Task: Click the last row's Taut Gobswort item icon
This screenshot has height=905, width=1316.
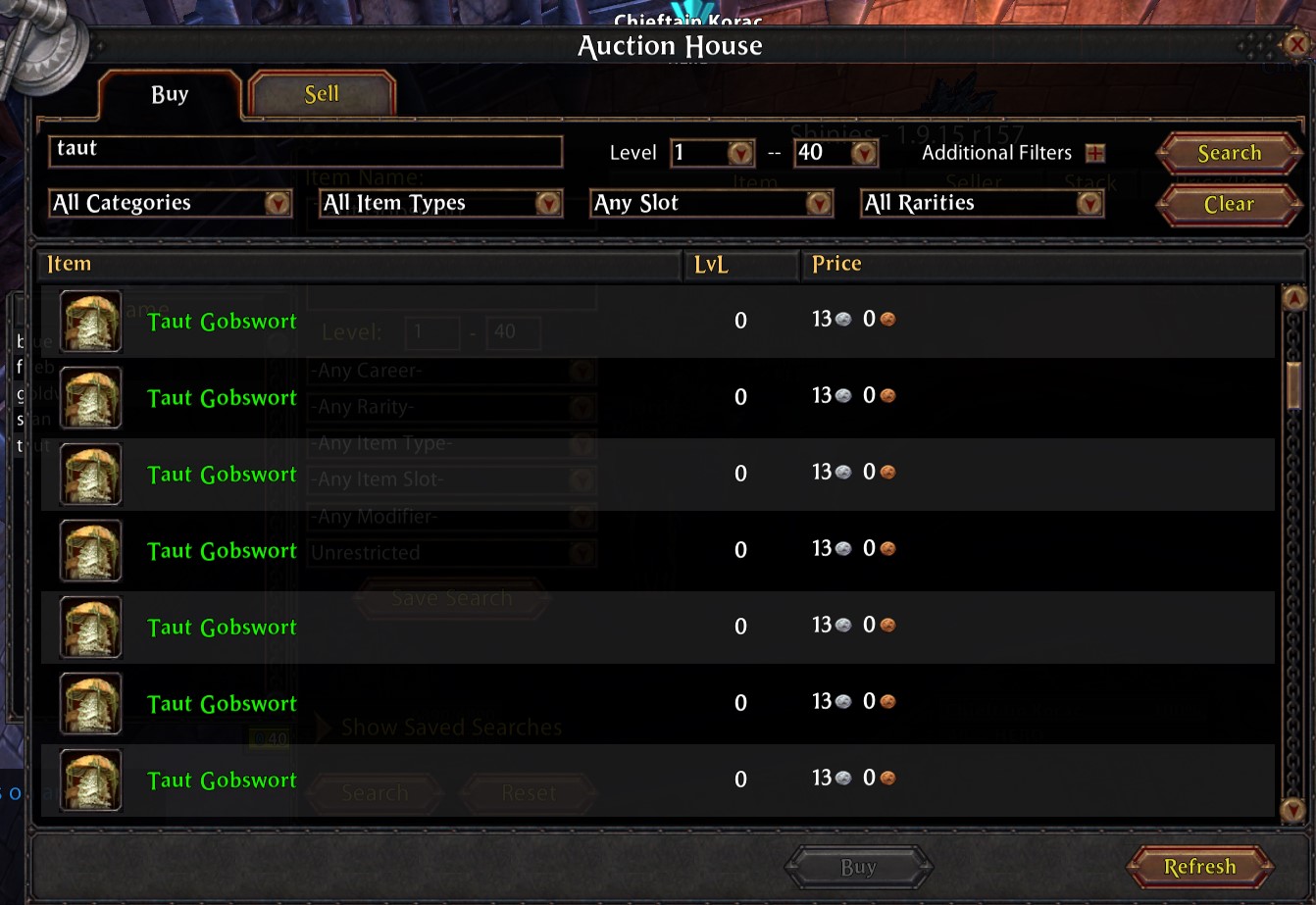Action: point(90,779)
